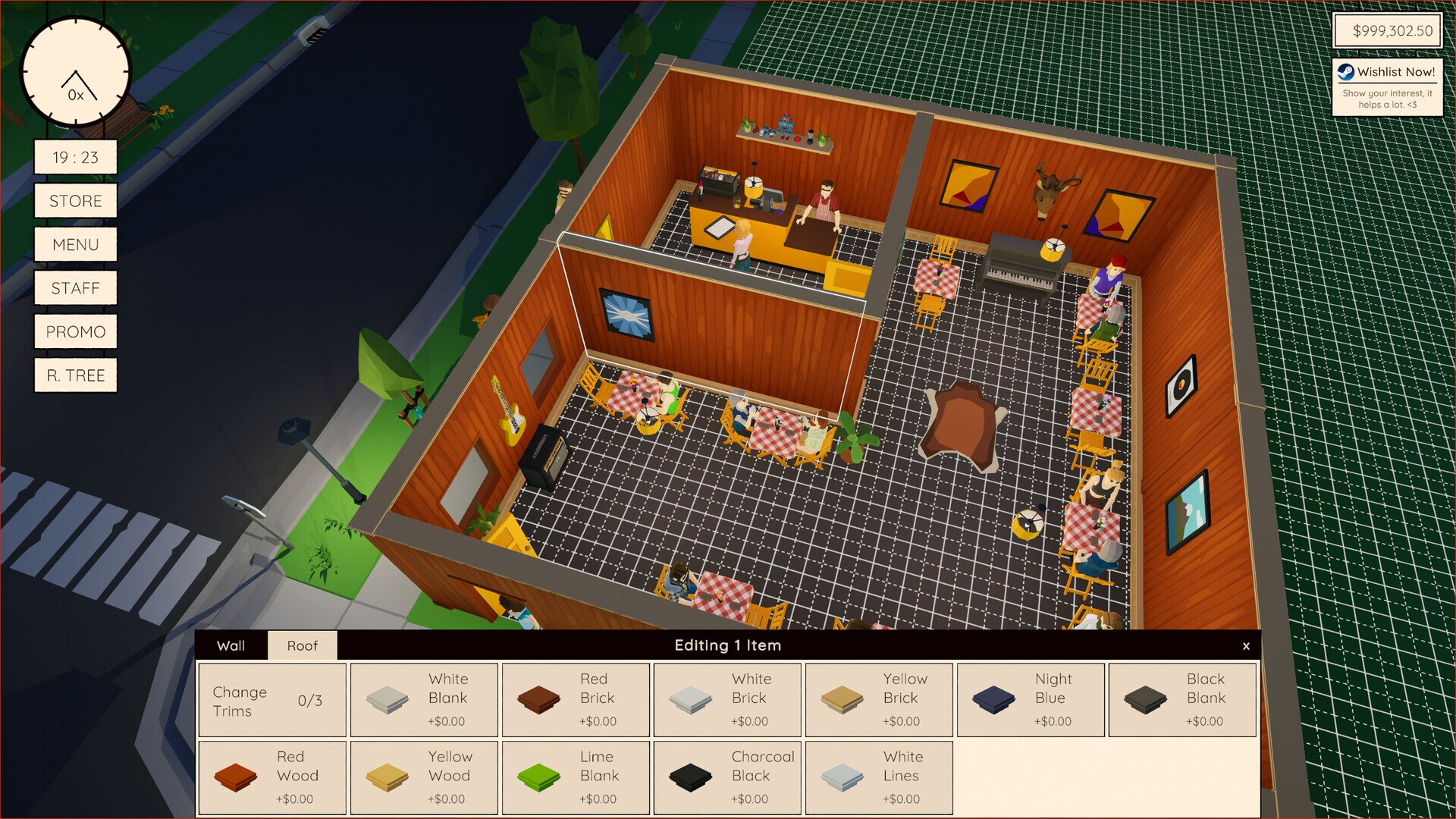Screen dimensions: 1456x819
Task: Switch to the Wall tab
Action: point(231,645)
